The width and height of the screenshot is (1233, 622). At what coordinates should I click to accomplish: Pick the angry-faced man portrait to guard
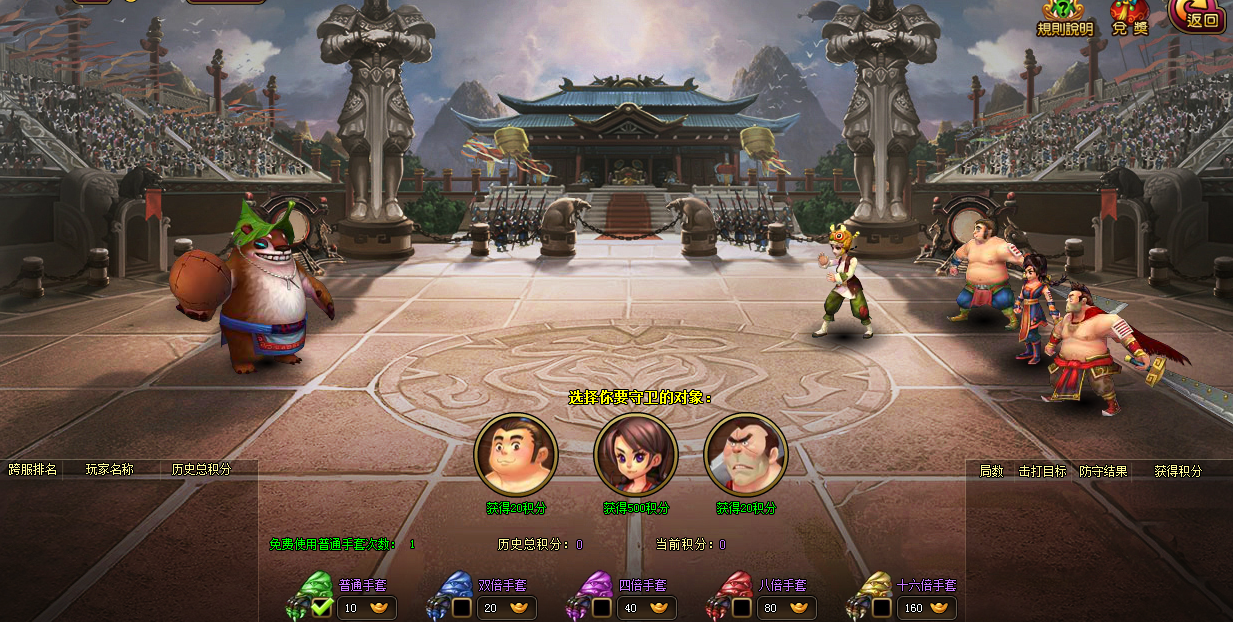click(x=746, y=454)
